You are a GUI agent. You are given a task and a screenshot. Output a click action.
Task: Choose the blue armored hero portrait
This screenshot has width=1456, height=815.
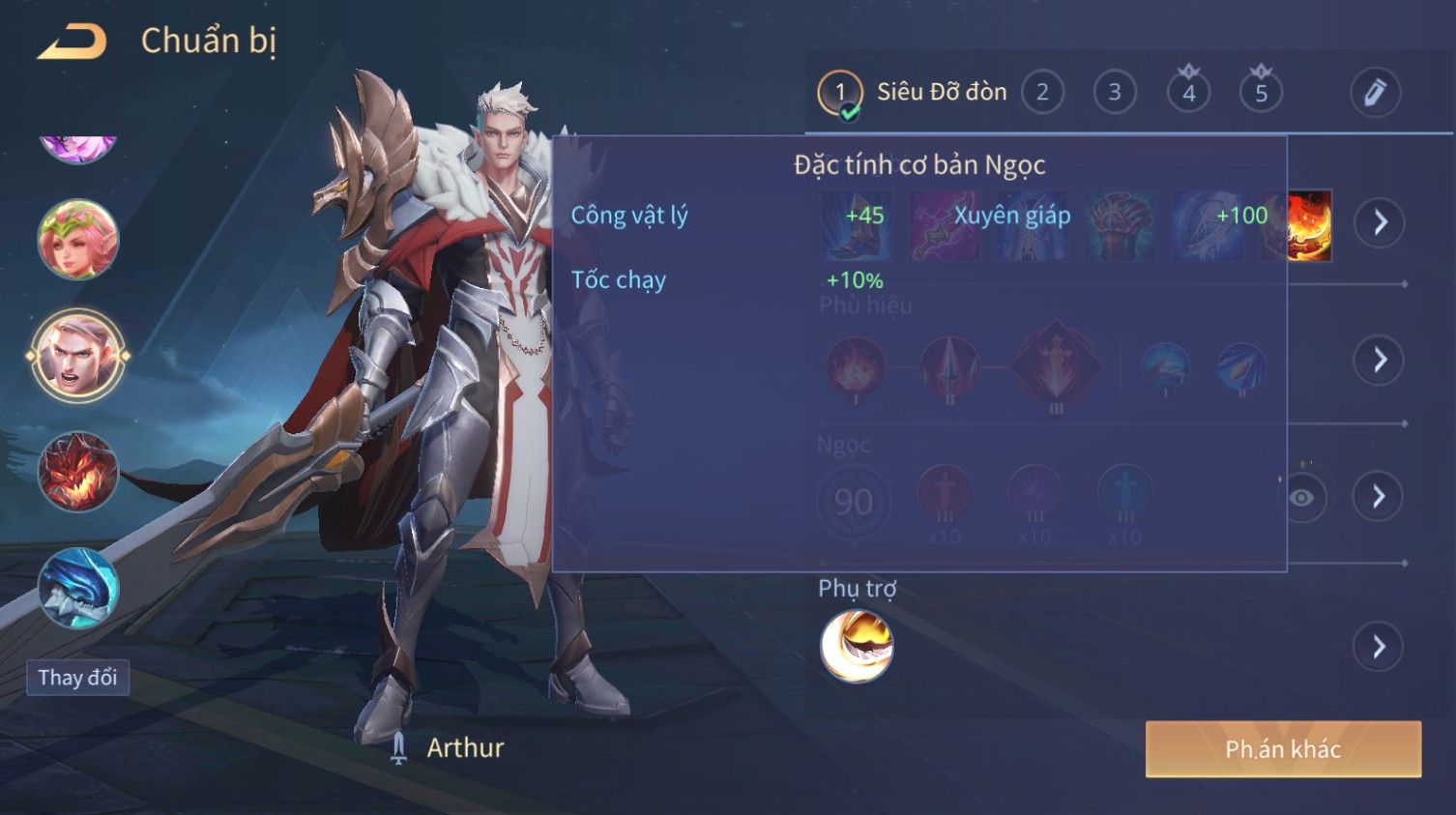click(x=77, y=588)
